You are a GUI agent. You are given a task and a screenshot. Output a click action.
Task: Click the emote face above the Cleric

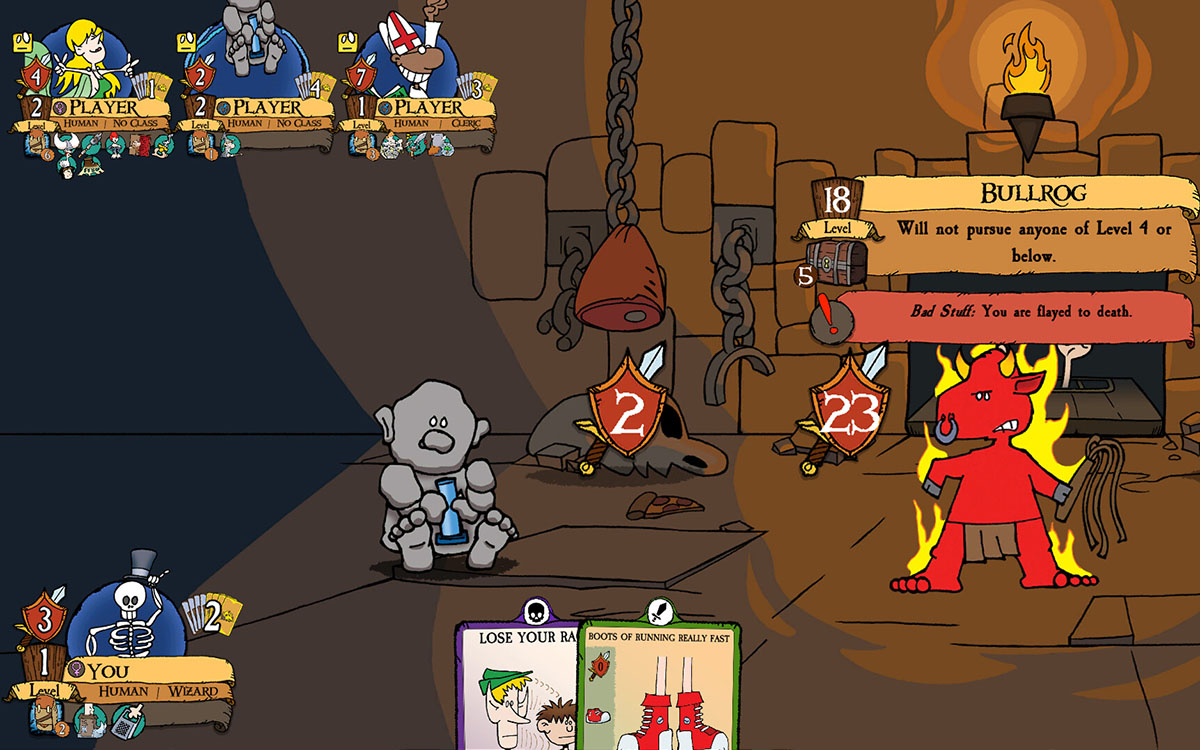tap(348, 42)
